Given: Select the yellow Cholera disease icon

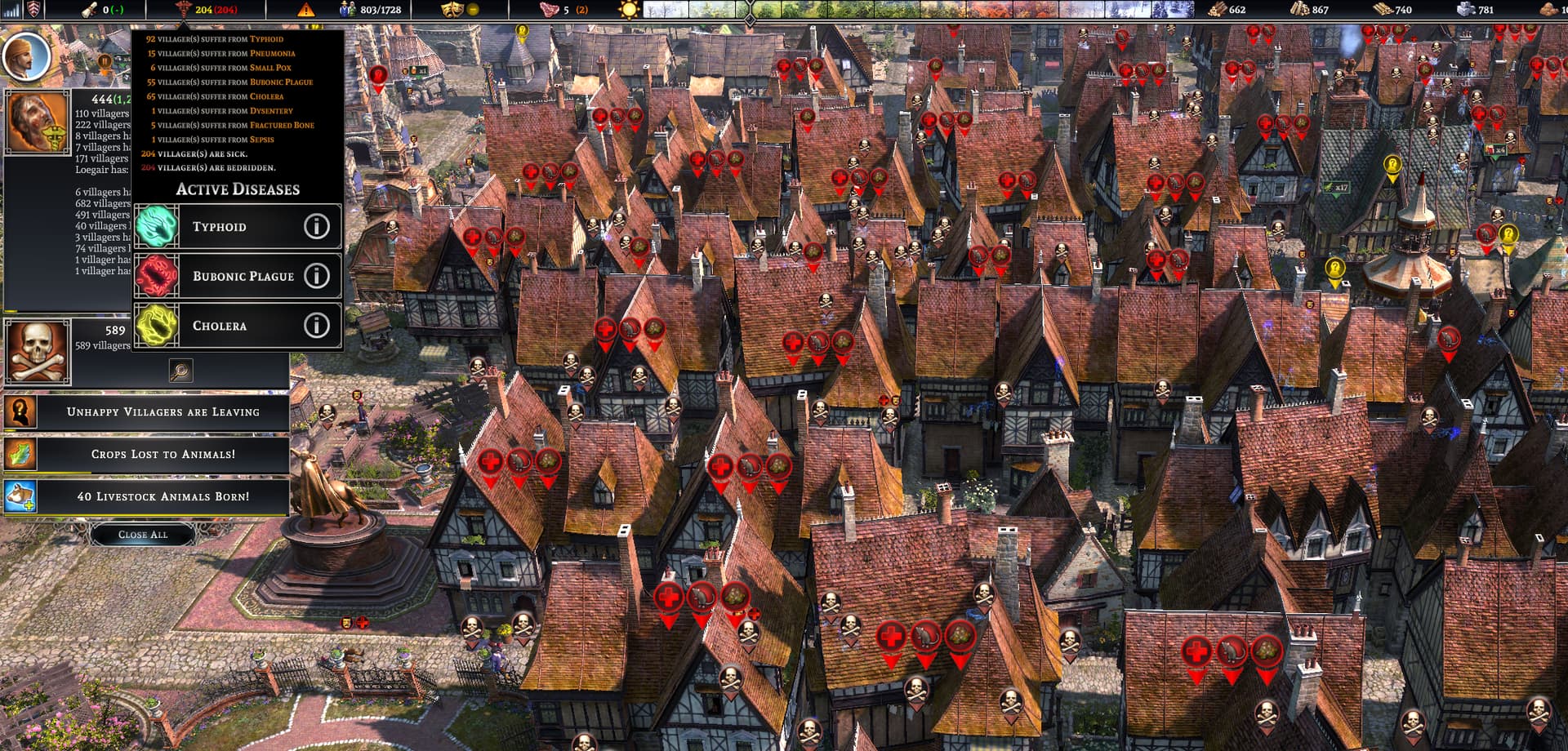Looking at the screenshot, I should coord(156,326).
